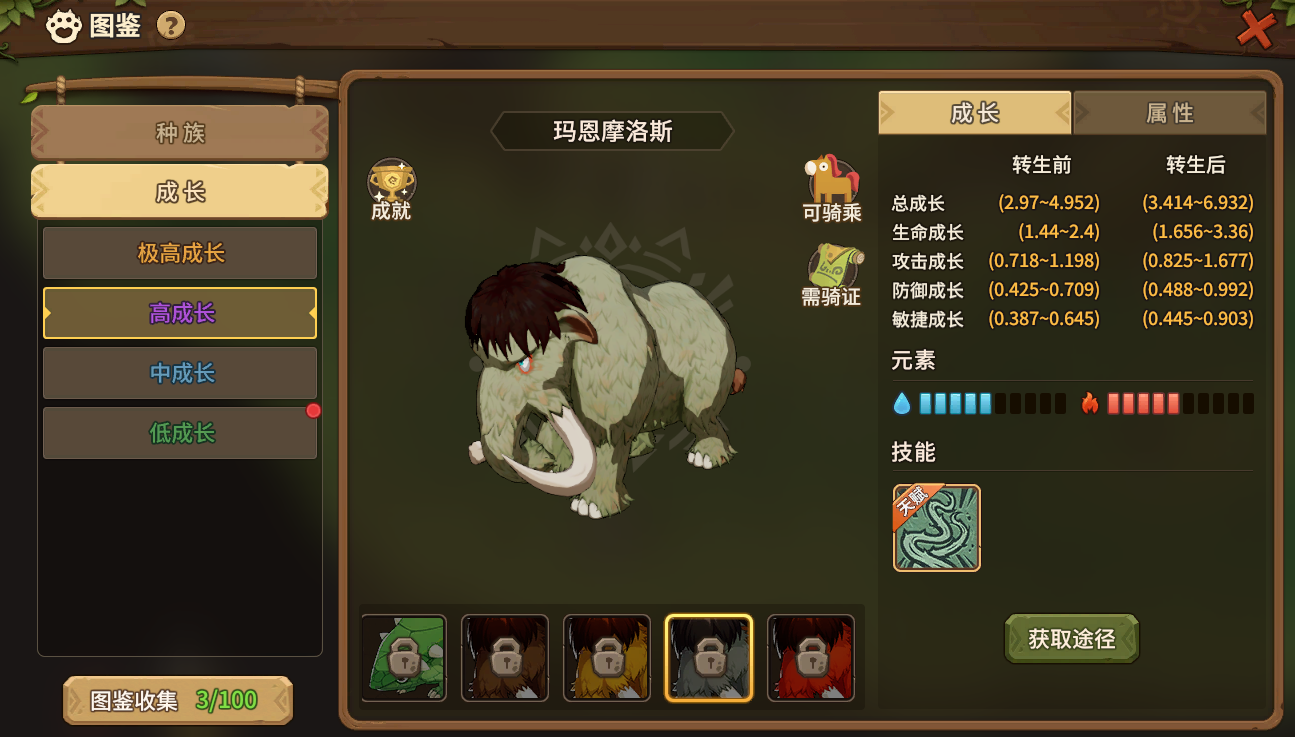The height and width of the screenshot is (737, 1295).
Task: Click the flame element icon
Action: tap(1090, 402)
